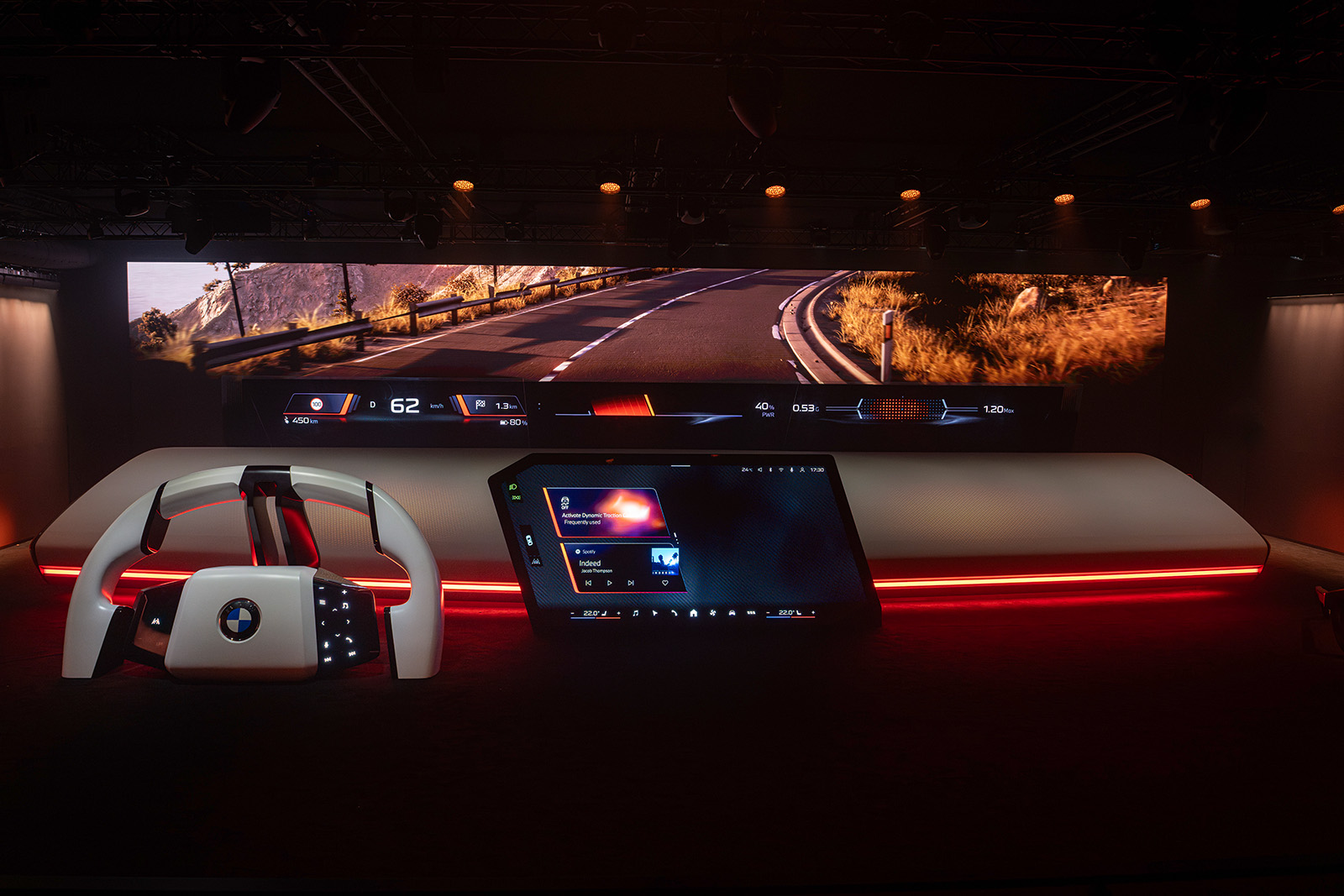
Task: Increase the right seat temperature
Action: tap(813, 613)
